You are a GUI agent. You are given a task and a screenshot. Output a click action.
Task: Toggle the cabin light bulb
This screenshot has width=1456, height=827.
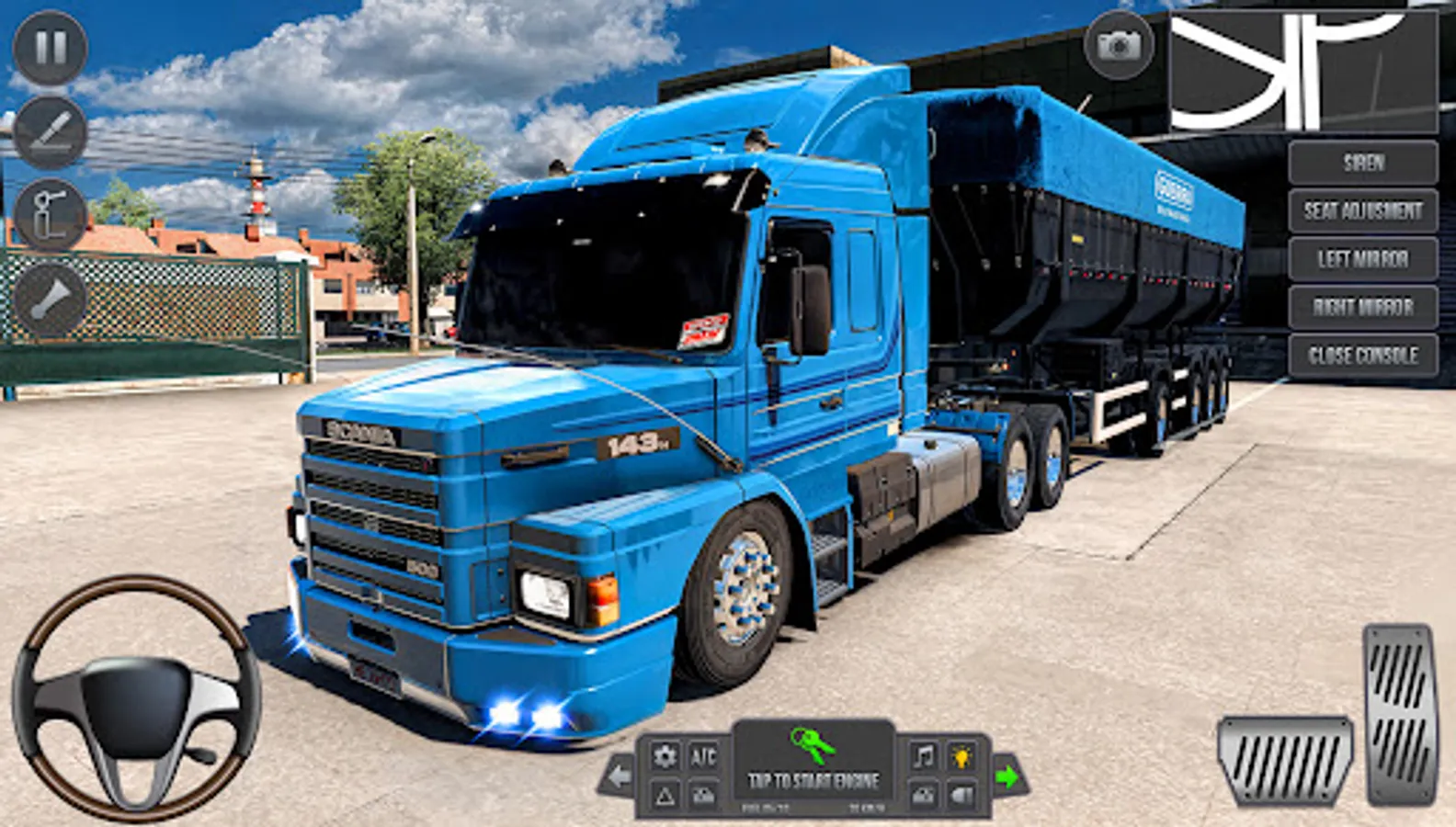pyautogui.click(x=963, y=753)
